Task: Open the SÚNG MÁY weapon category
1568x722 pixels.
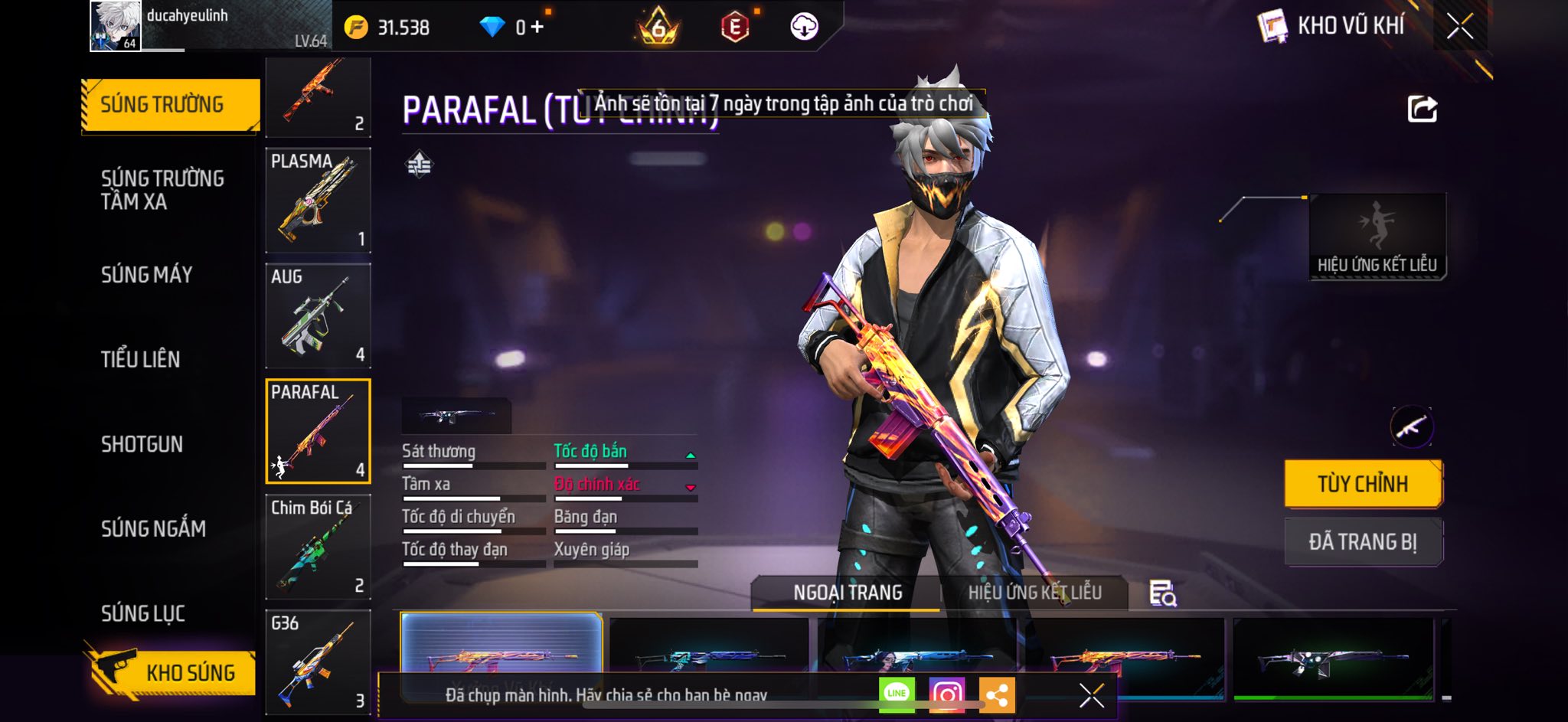Action: [x=147, y=275]
